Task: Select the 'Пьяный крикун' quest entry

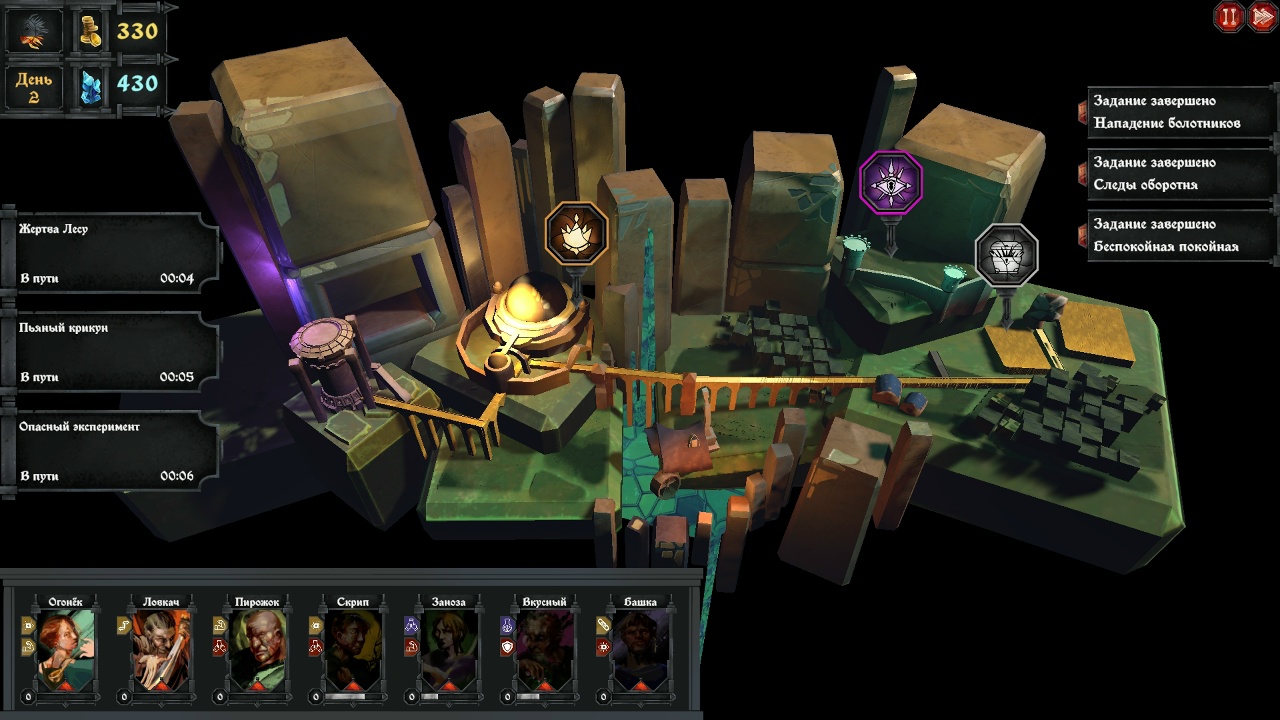Action: [x=110, y=352]
